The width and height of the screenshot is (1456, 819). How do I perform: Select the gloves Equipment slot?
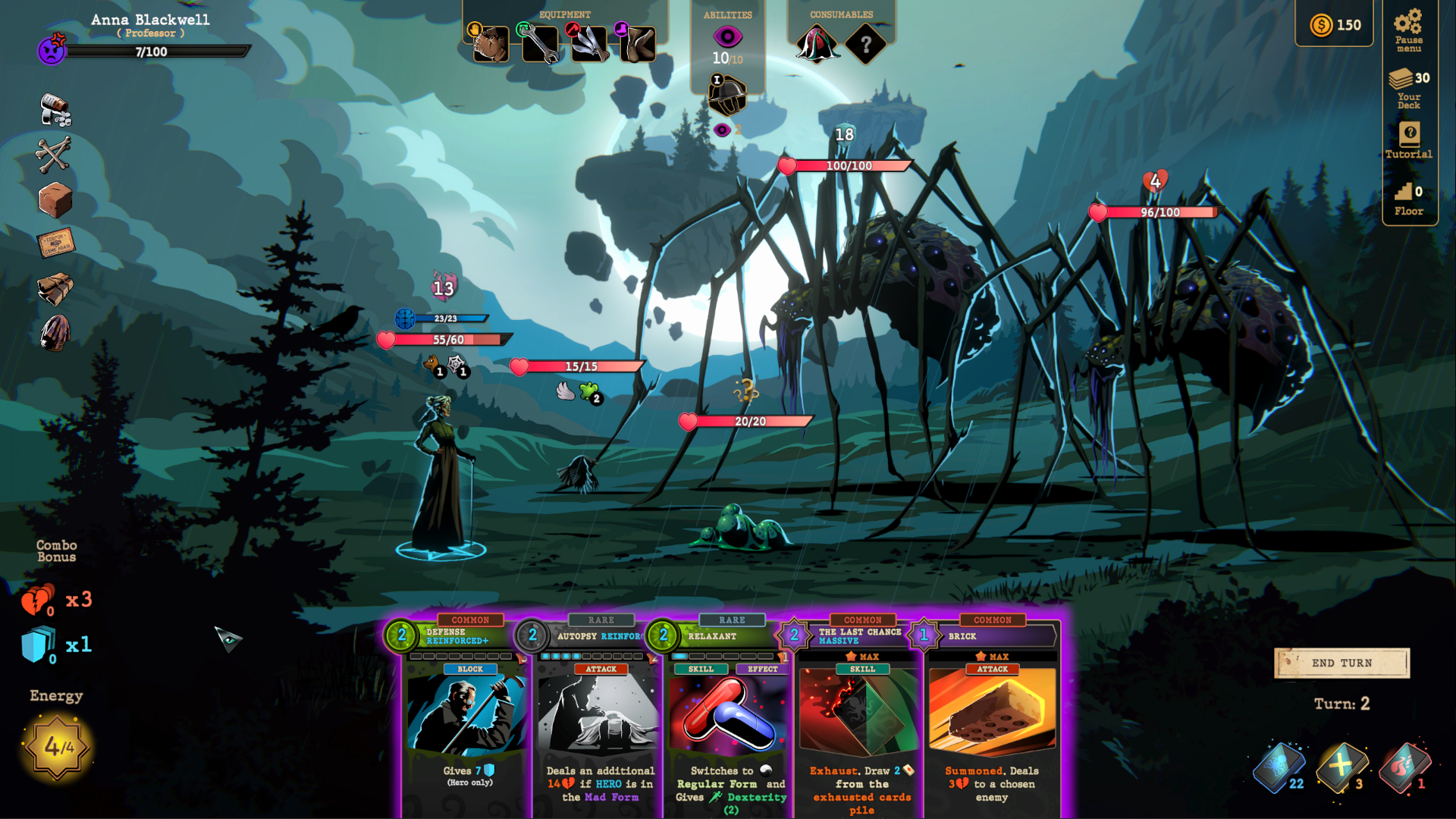click(490, 43)
